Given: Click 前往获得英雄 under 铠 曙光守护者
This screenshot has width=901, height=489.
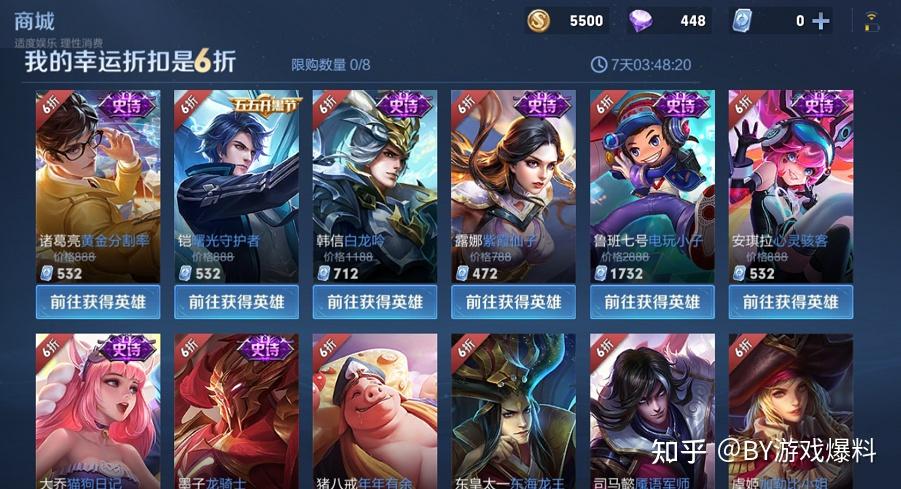Looking at the screenshot, I should (237, 301).
